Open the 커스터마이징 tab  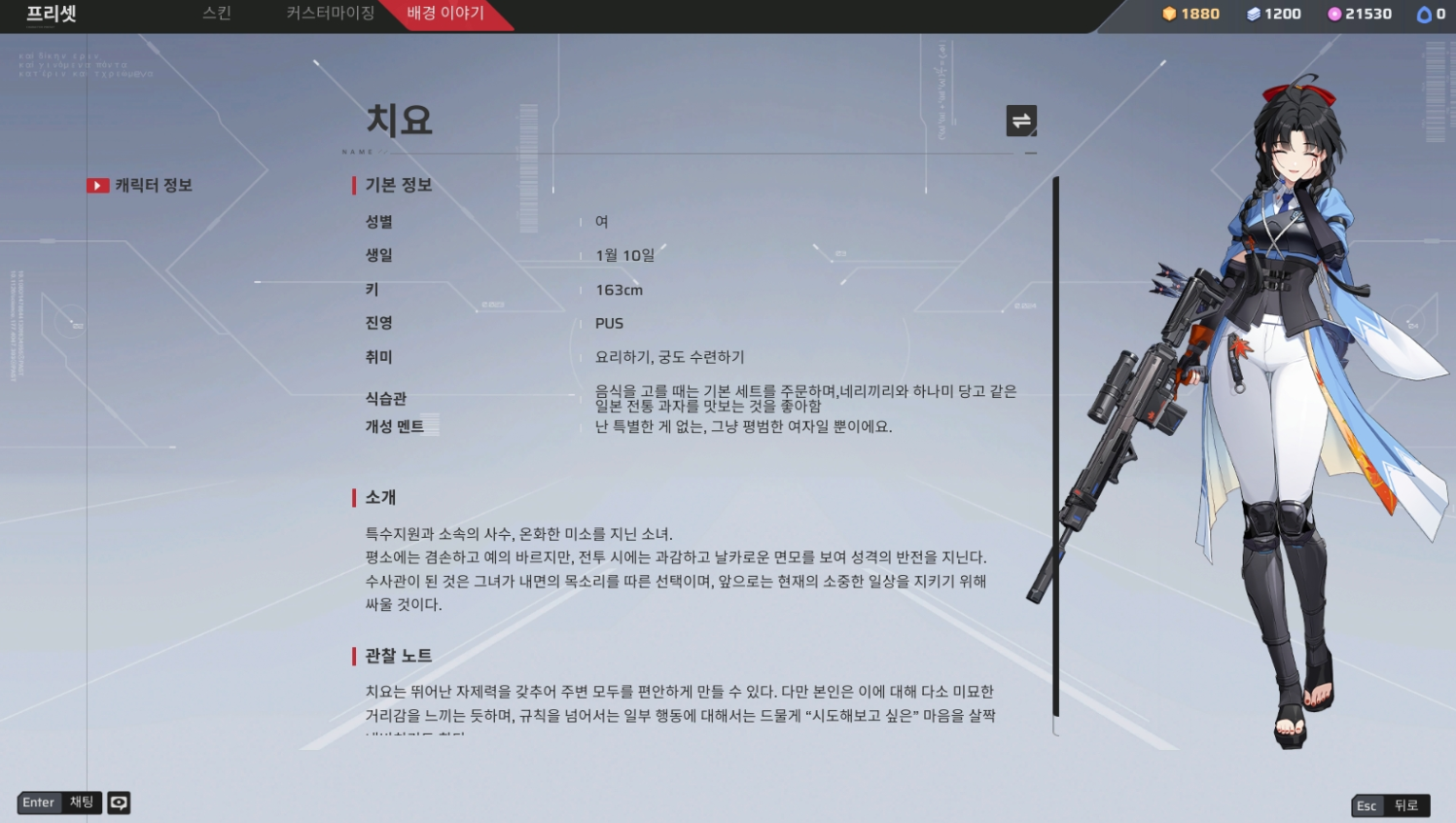[330, 14]
